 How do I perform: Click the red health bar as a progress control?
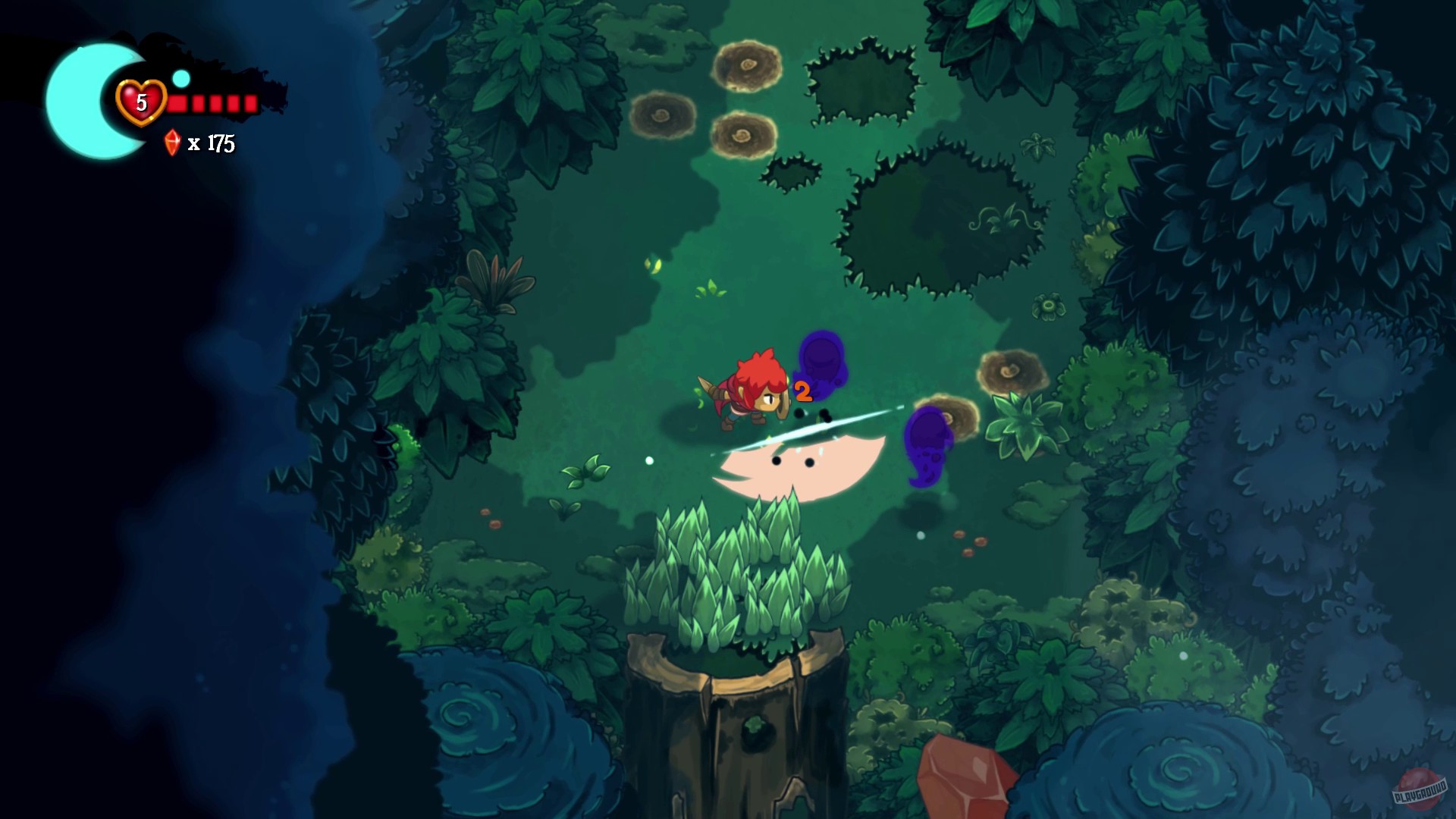(212, 104)
